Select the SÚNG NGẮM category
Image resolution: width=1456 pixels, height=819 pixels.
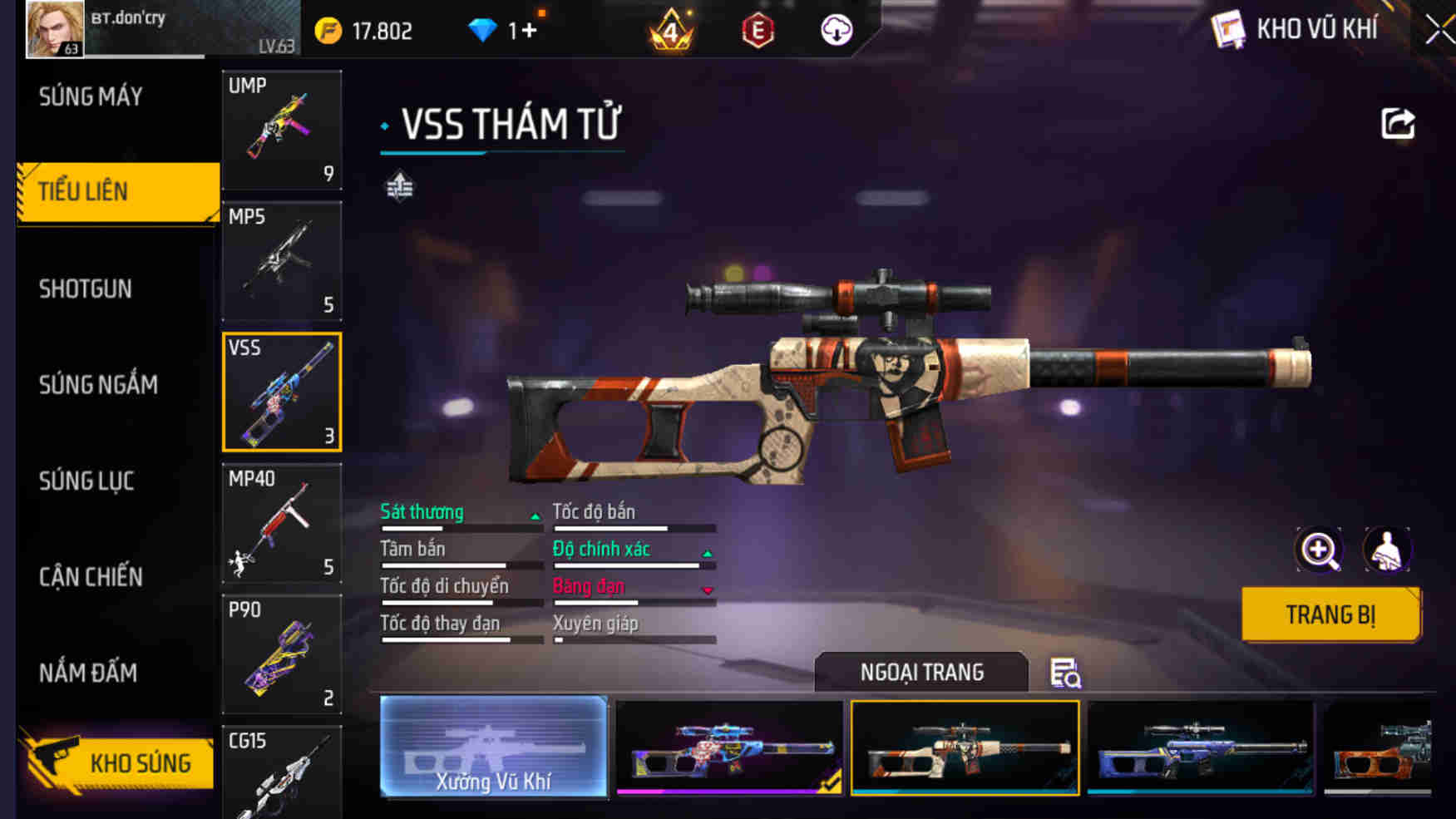[96, 384]
